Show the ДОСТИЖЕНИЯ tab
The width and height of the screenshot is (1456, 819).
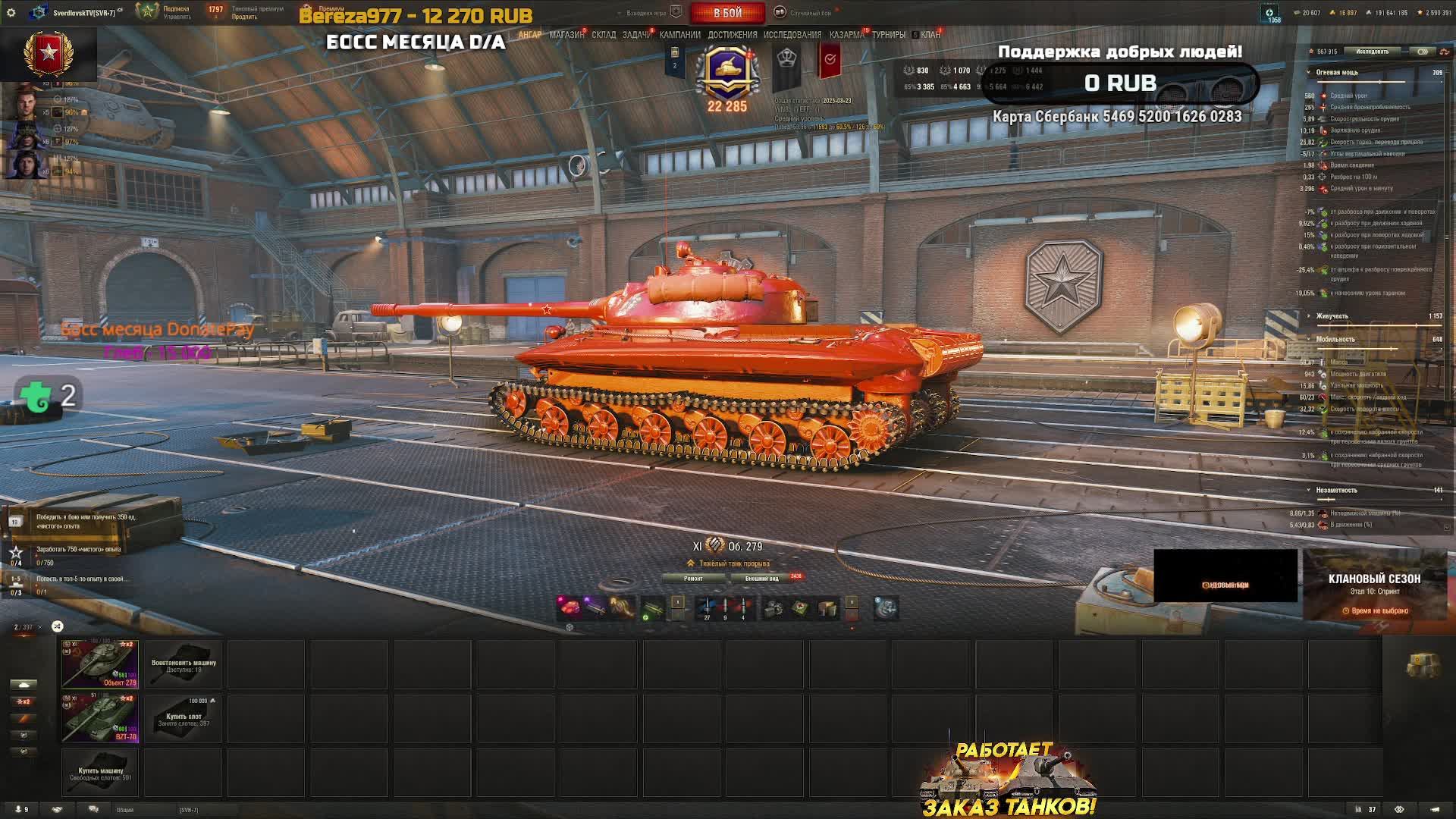pyautogui.click(x=732, y=35)
